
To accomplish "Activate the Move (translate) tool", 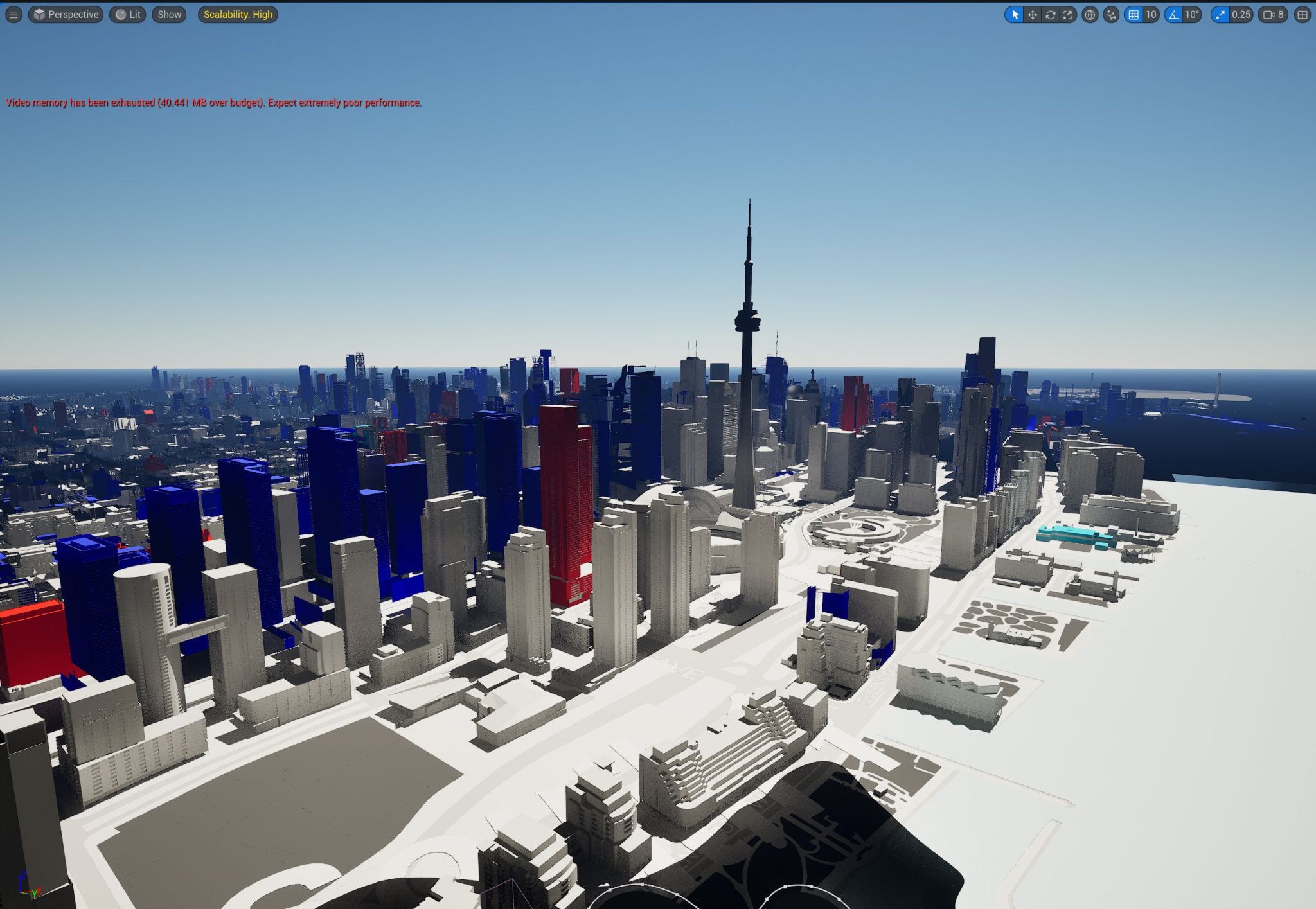I will point(1033,15).
